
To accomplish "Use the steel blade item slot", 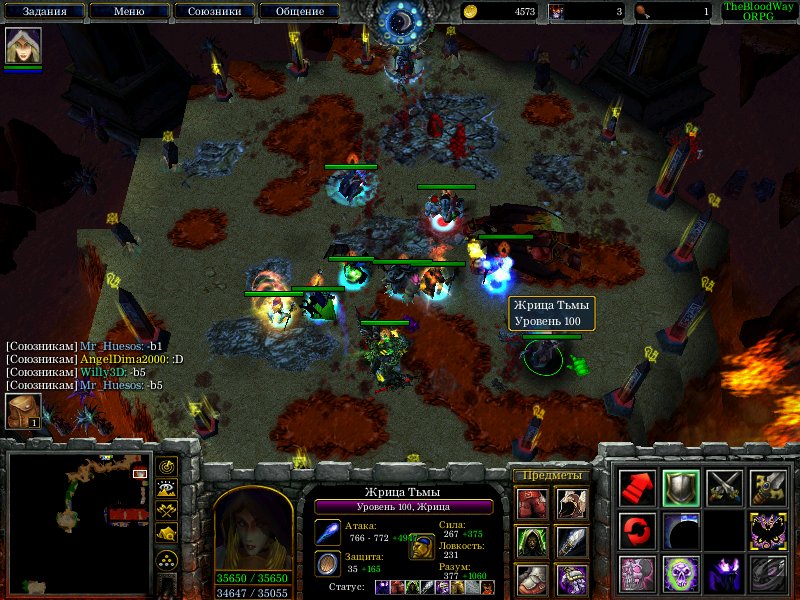I will [571, 541].
